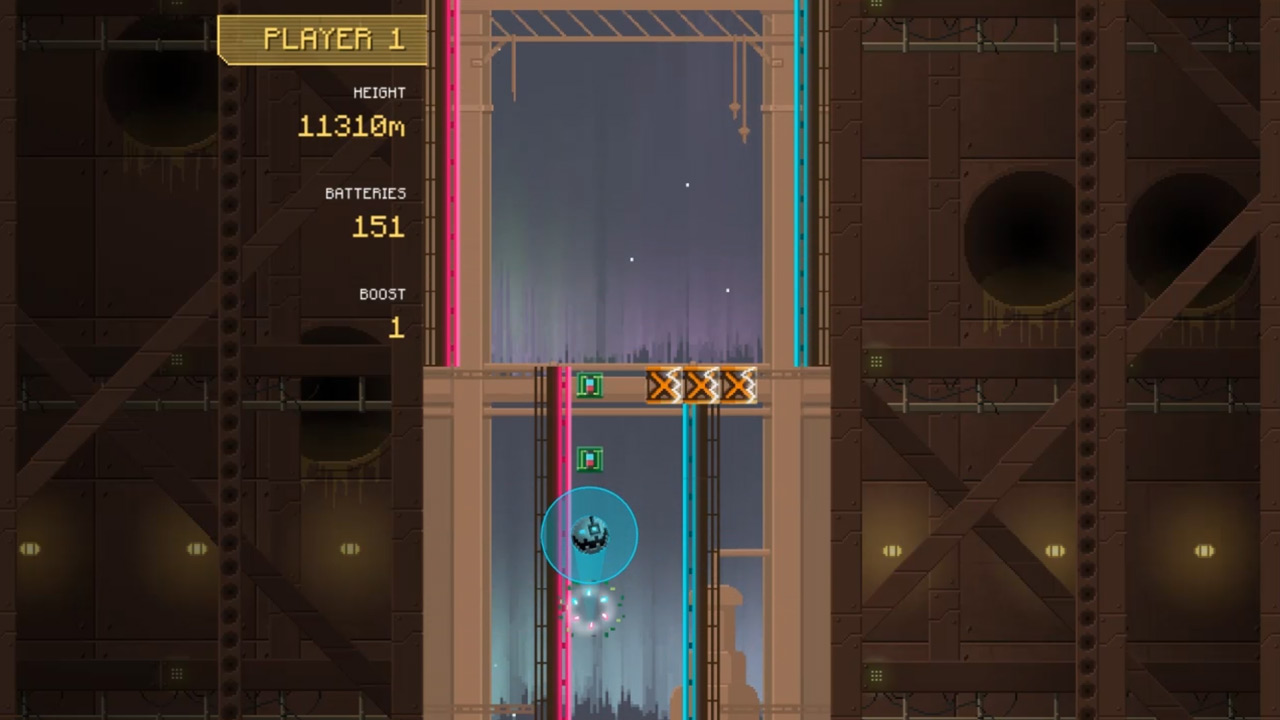Viewport: 1280px width, 720px height.
Task: Click the 11310m height readout
Action: (352, 127)
